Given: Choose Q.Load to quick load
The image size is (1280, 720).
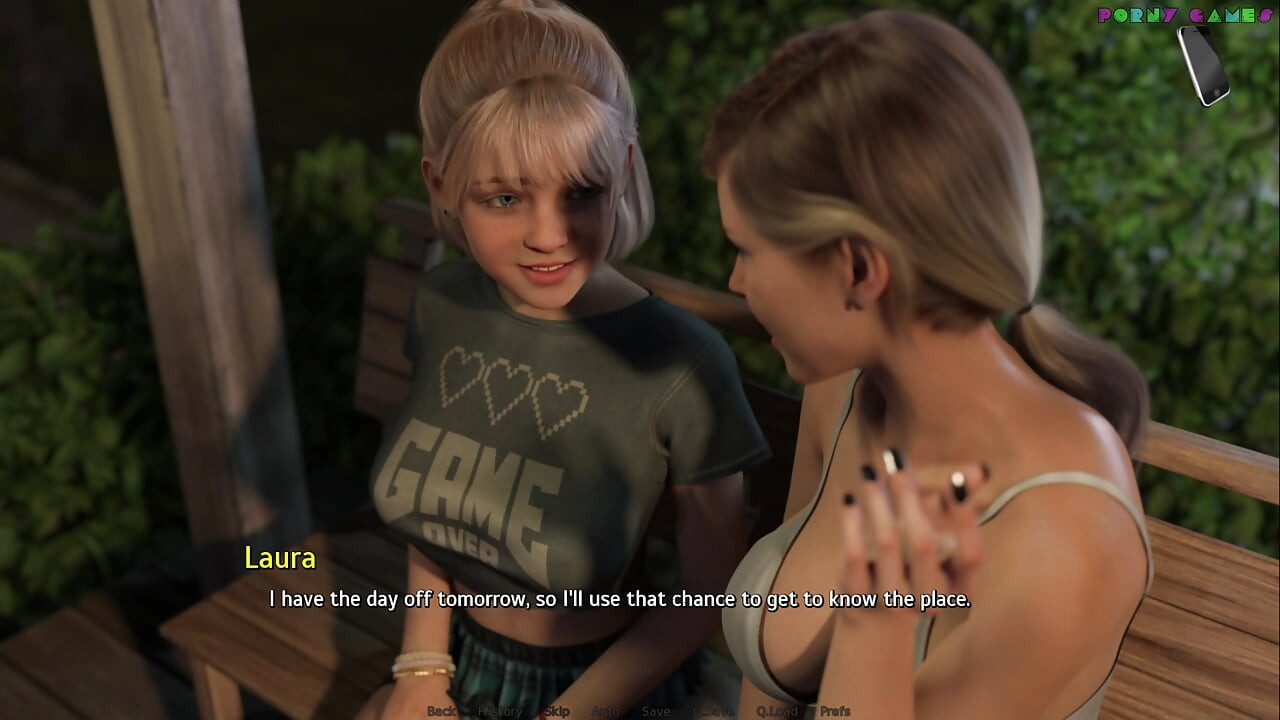Looking at the screenshot, I should tap(777, 711).
